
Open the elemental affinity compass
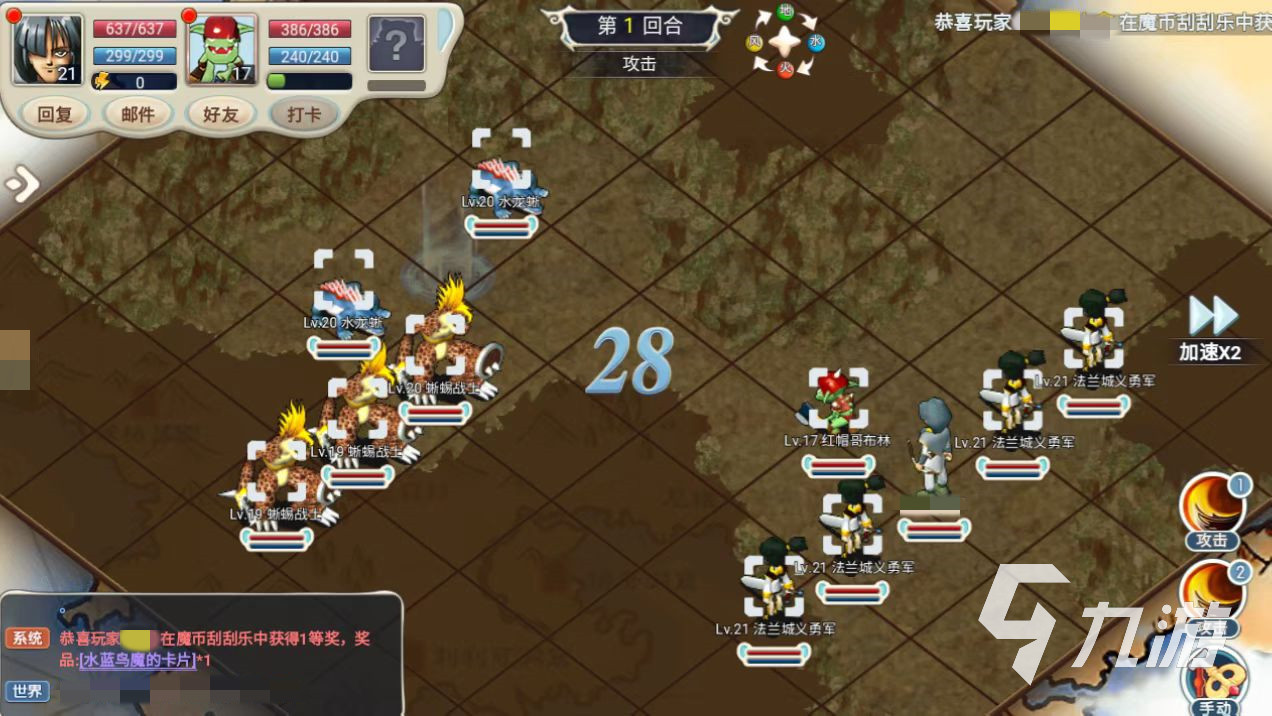pyautogui.click(x=786, y=41)
